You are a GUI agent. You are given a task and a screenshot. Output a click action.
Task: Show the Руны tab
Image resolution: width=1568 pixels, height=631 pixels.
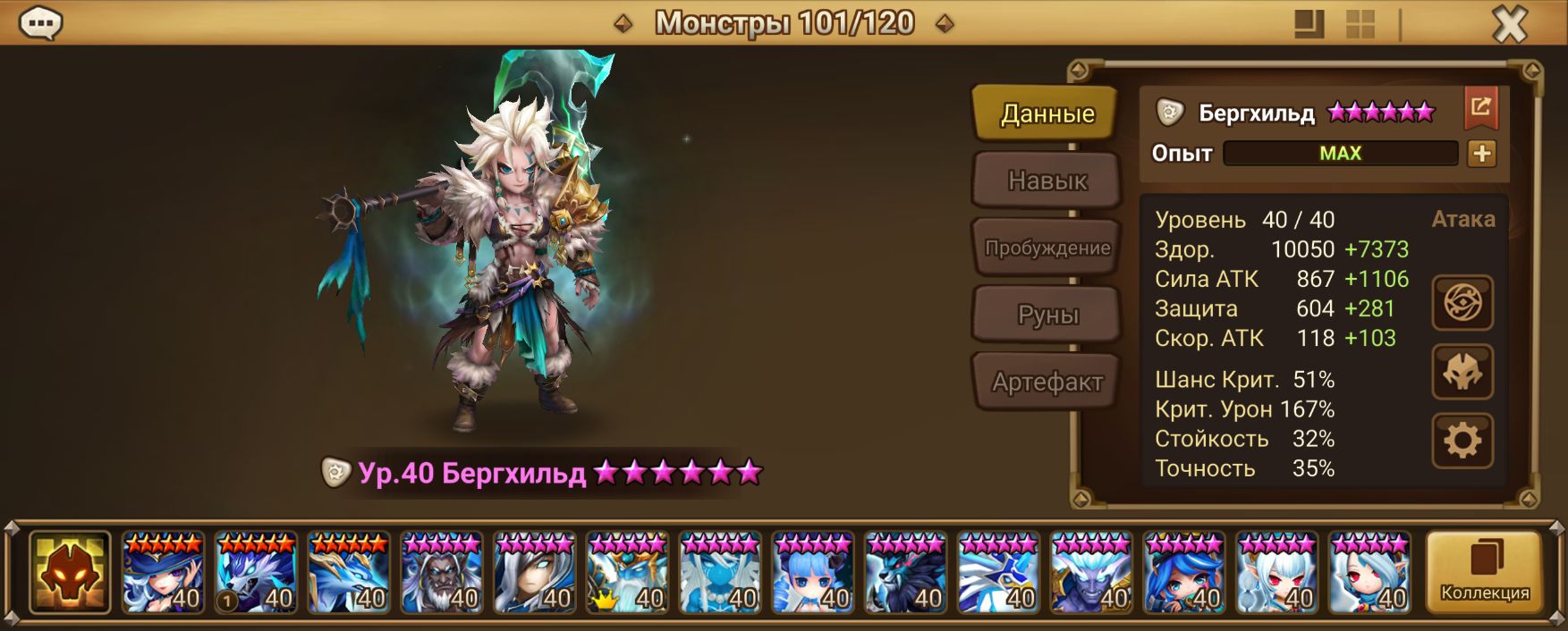tap(1047, 315)
